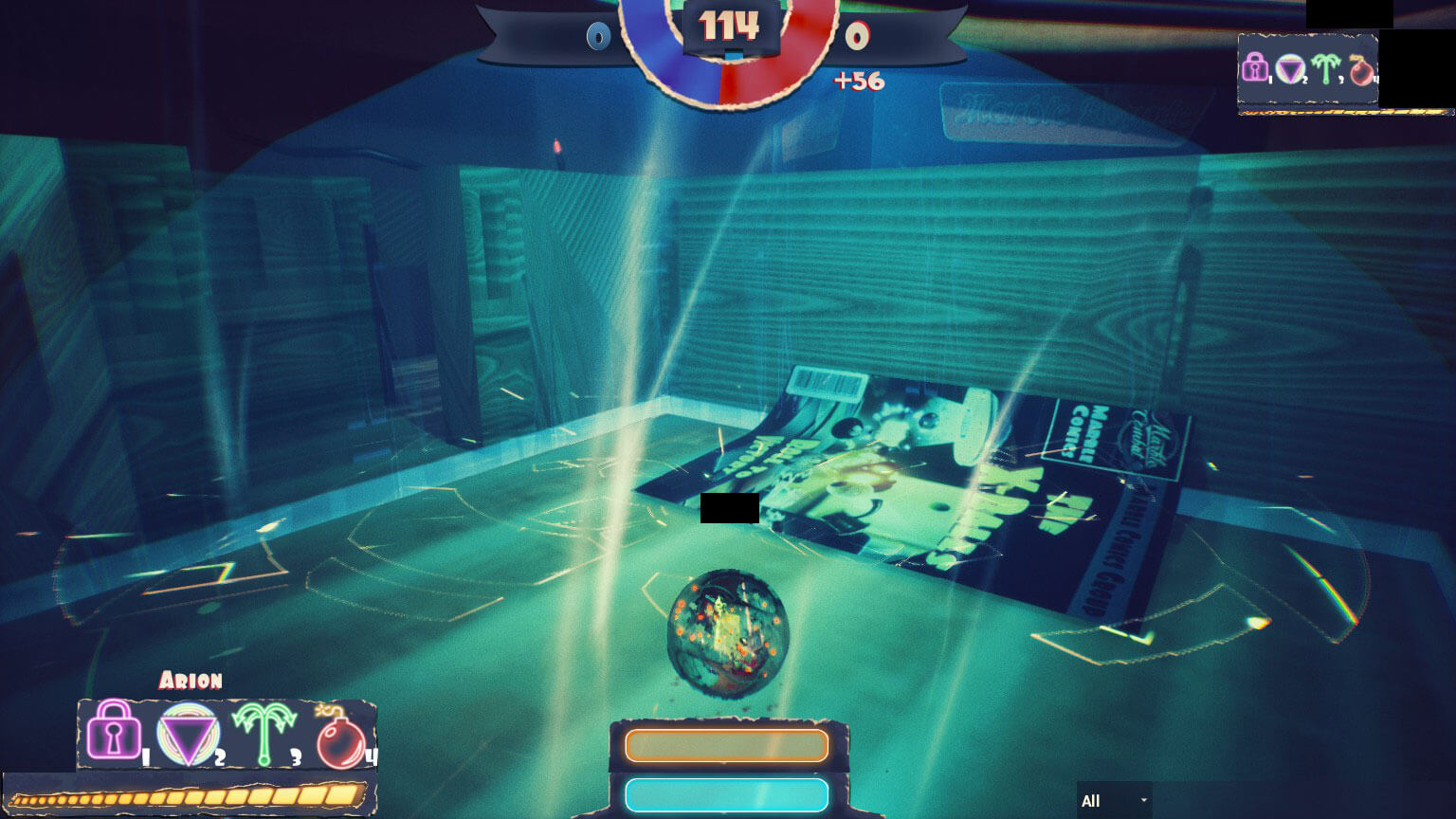Click the blue team score counter
This screenshot has width=1456, height=819.
[x=598, y=38]
